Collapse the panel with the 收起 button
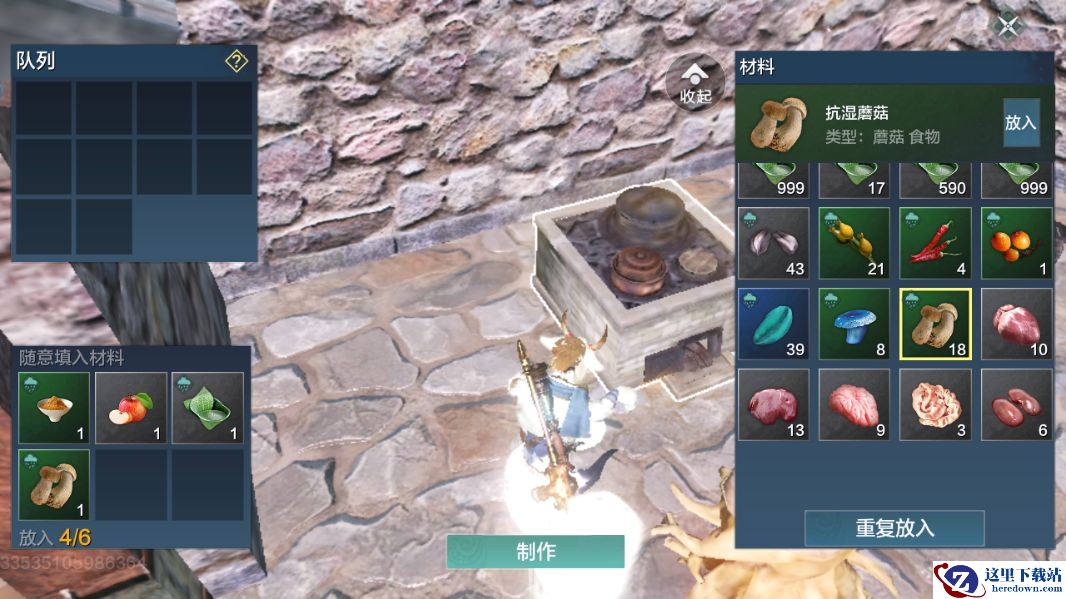Screen dimensions: 1066x599 coord(695,82)
